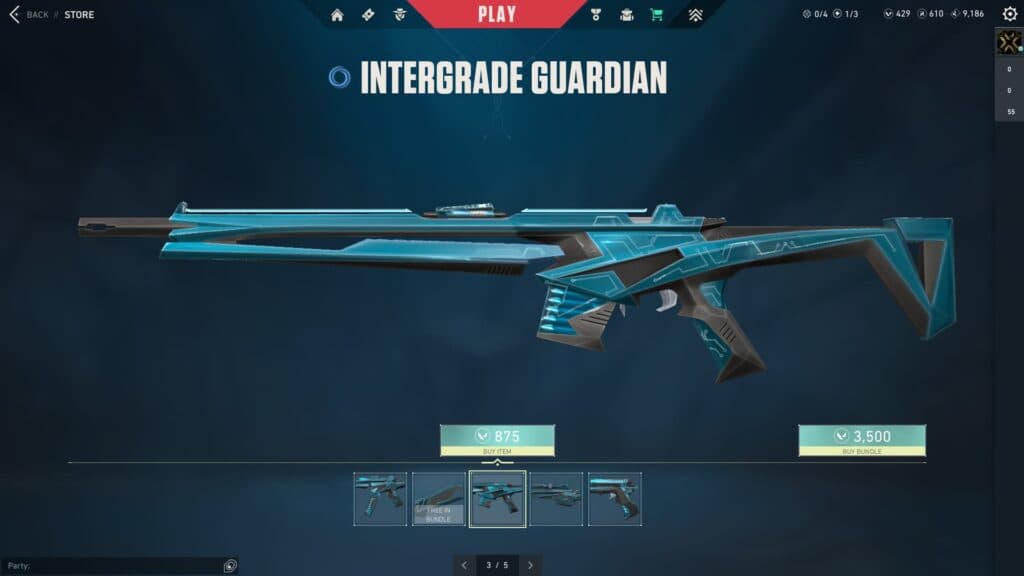Open the store cart icon
Screen dimensions: 1024x576
tap(656, 15)
